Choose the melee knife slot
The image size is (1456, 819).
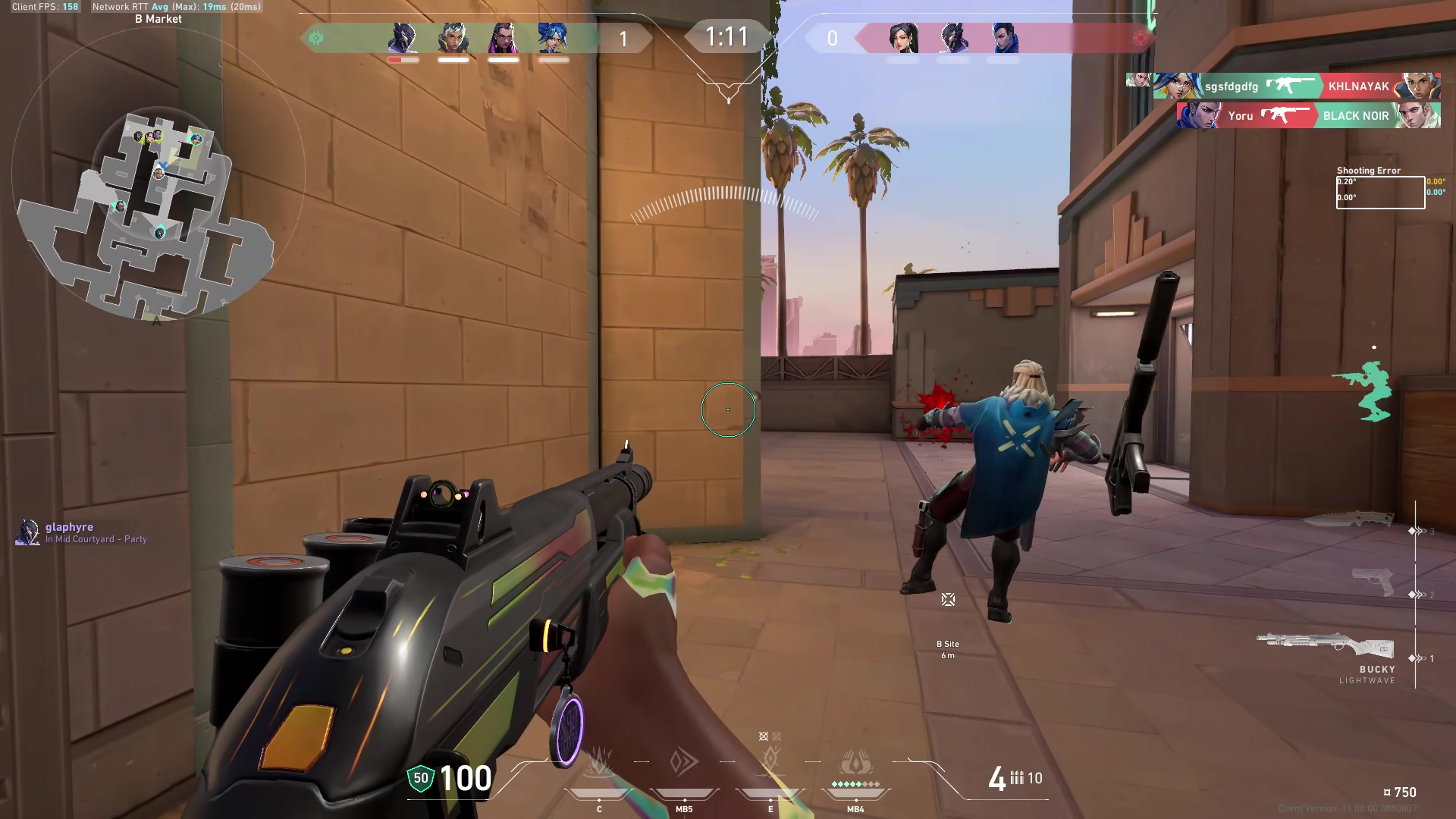[x=1348, y=519]
